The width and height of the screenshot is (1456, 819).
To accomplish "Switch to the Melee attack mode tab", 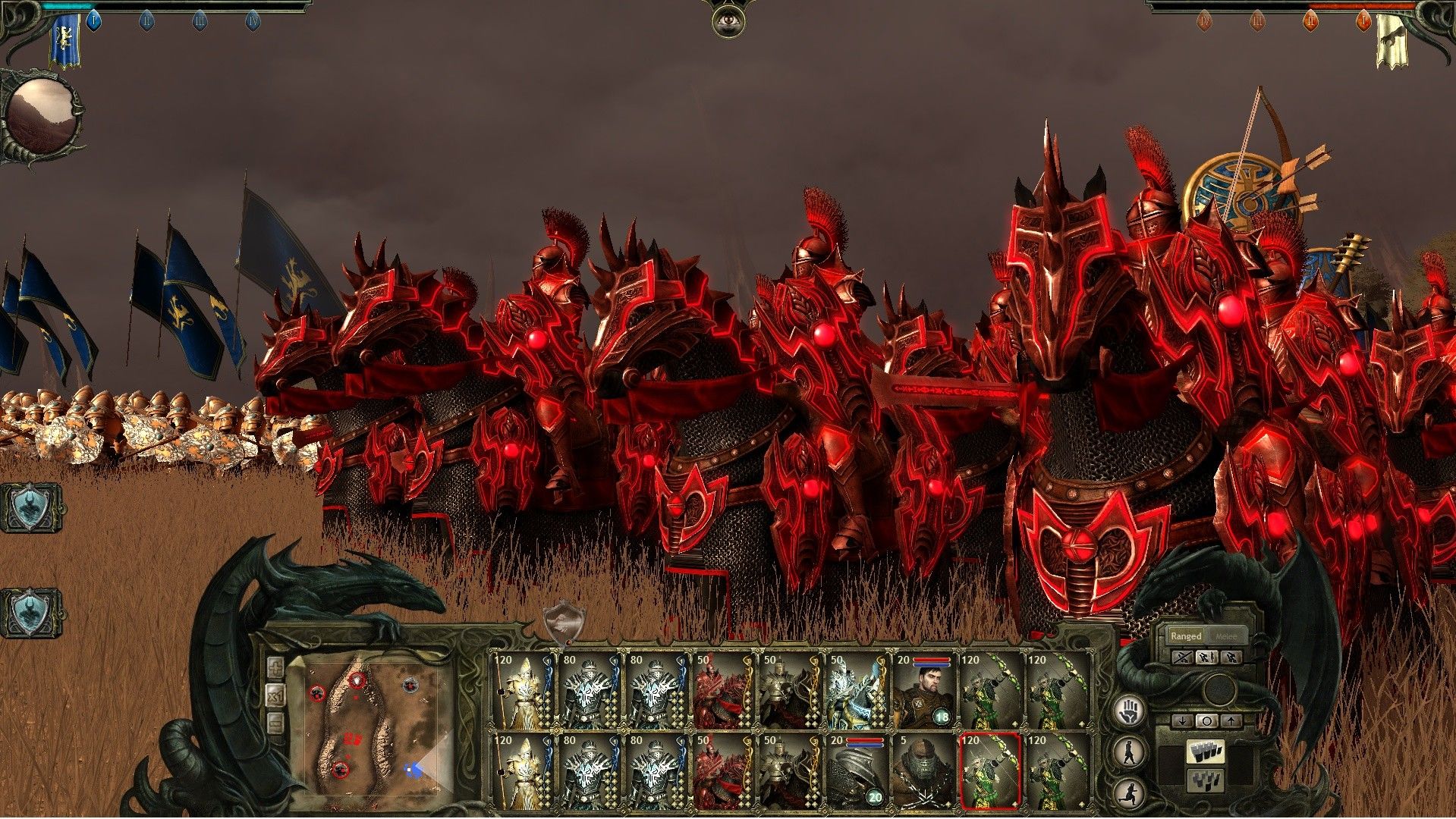I will [x=1225, y=636].
